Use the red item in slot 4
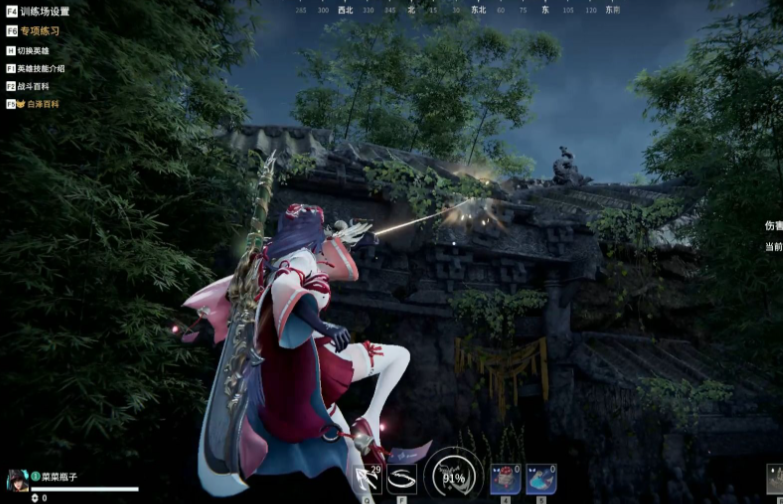 point(504,479)
